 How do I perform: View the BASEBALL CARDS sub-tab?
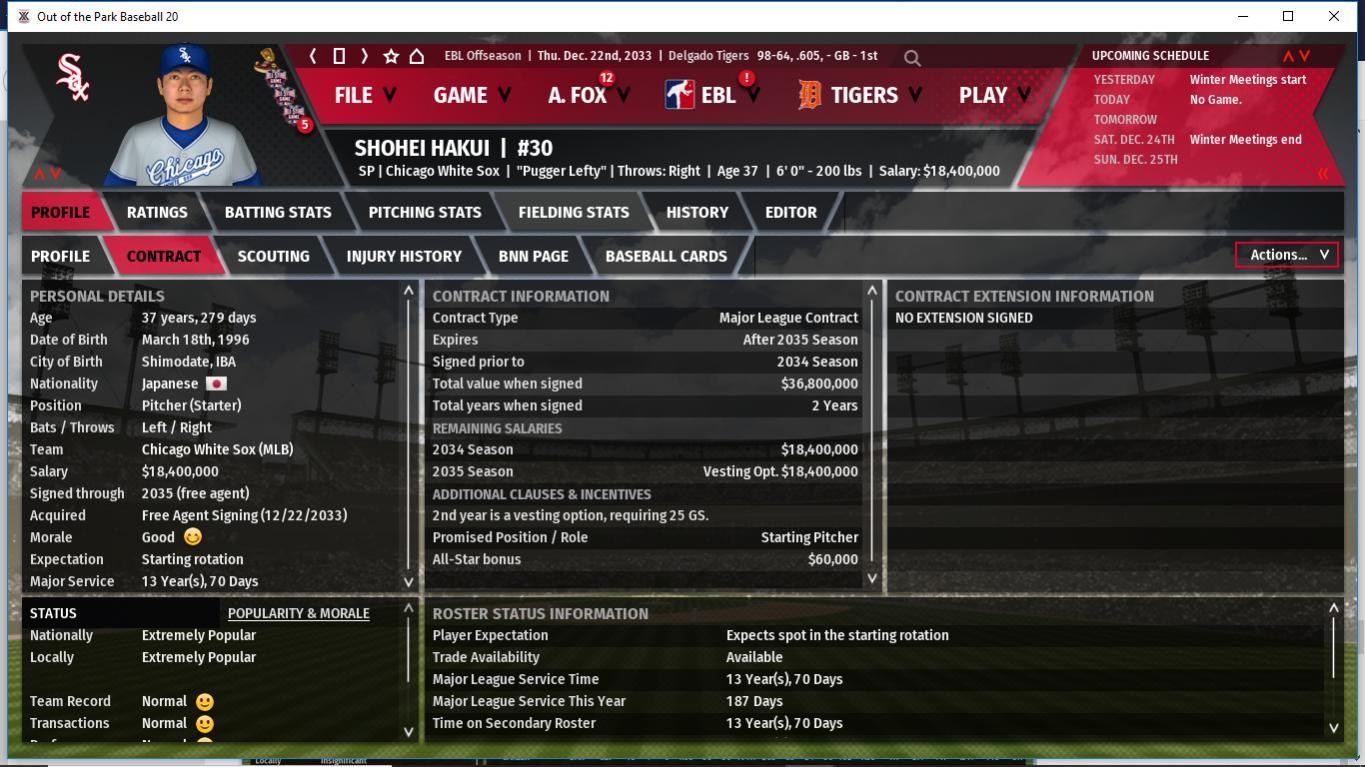coord(666,256)
